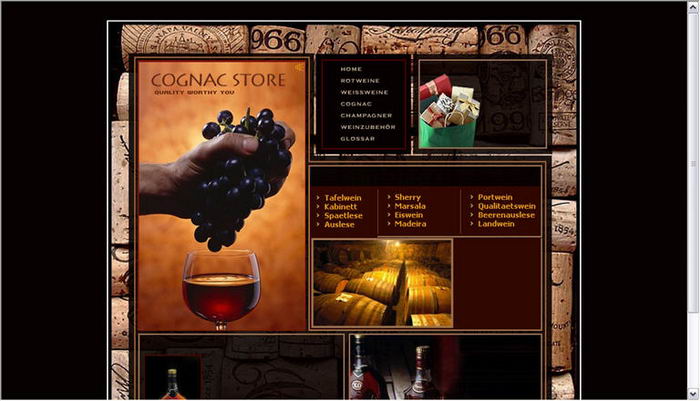Open the Cognac menu entry

coord(356,104)
